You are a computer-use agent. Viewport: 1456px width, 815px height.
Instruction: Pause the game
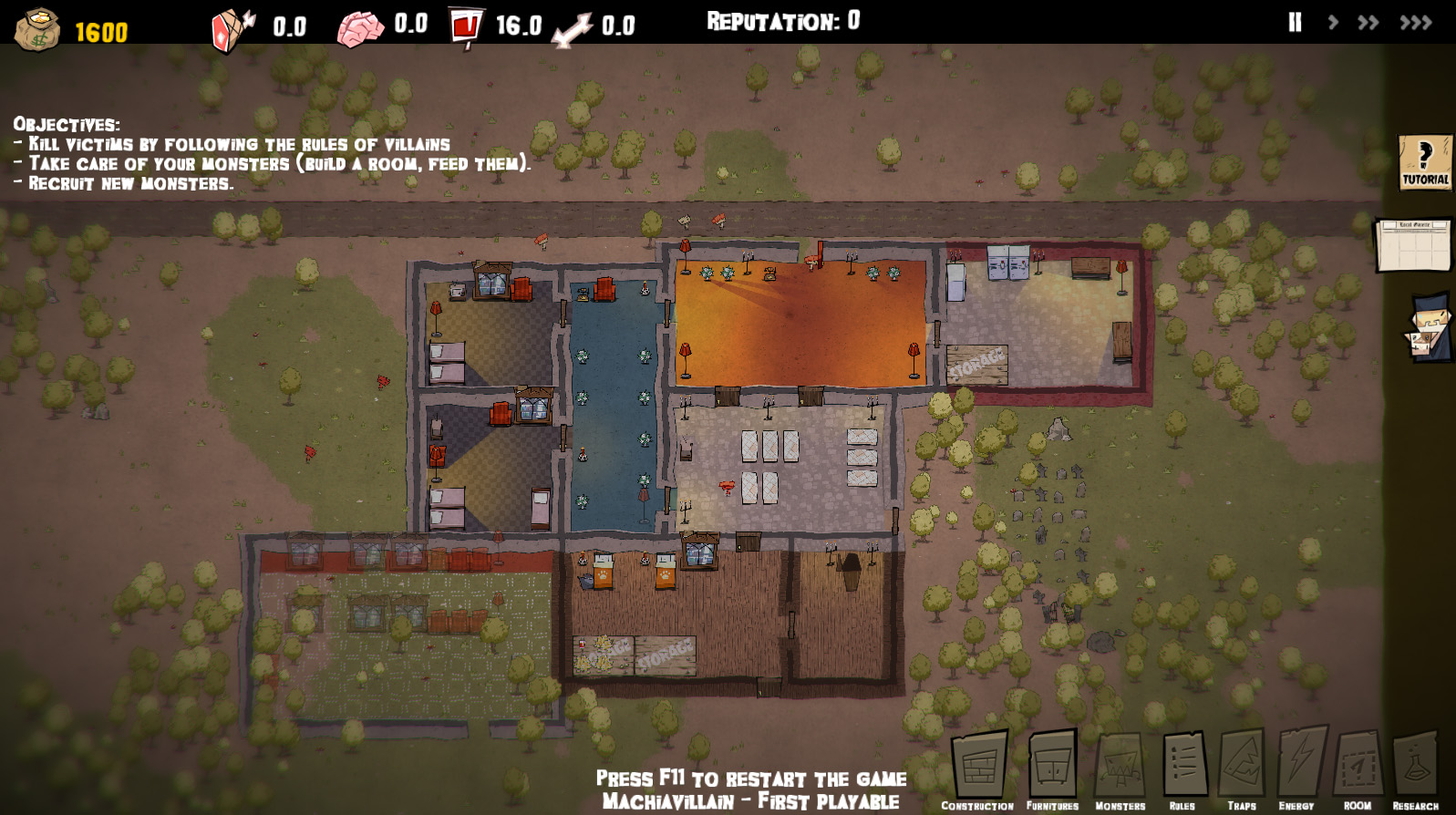[x=1295, y=23]
